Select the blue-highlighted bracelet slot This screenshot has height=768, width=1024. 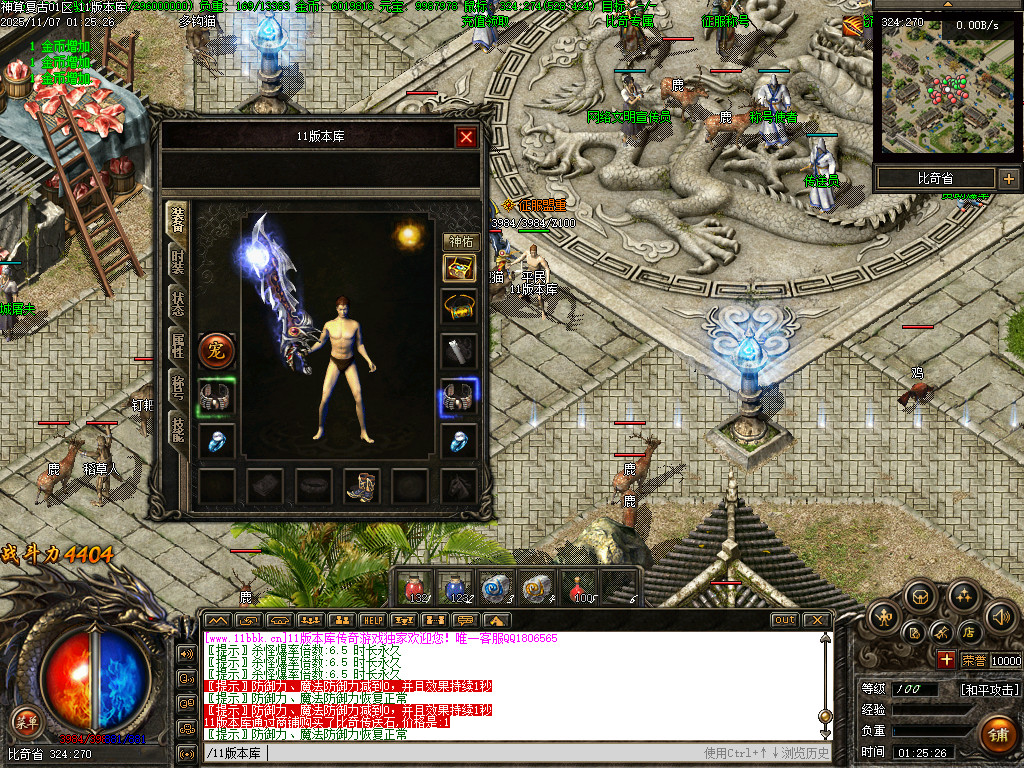coord(459,397)
